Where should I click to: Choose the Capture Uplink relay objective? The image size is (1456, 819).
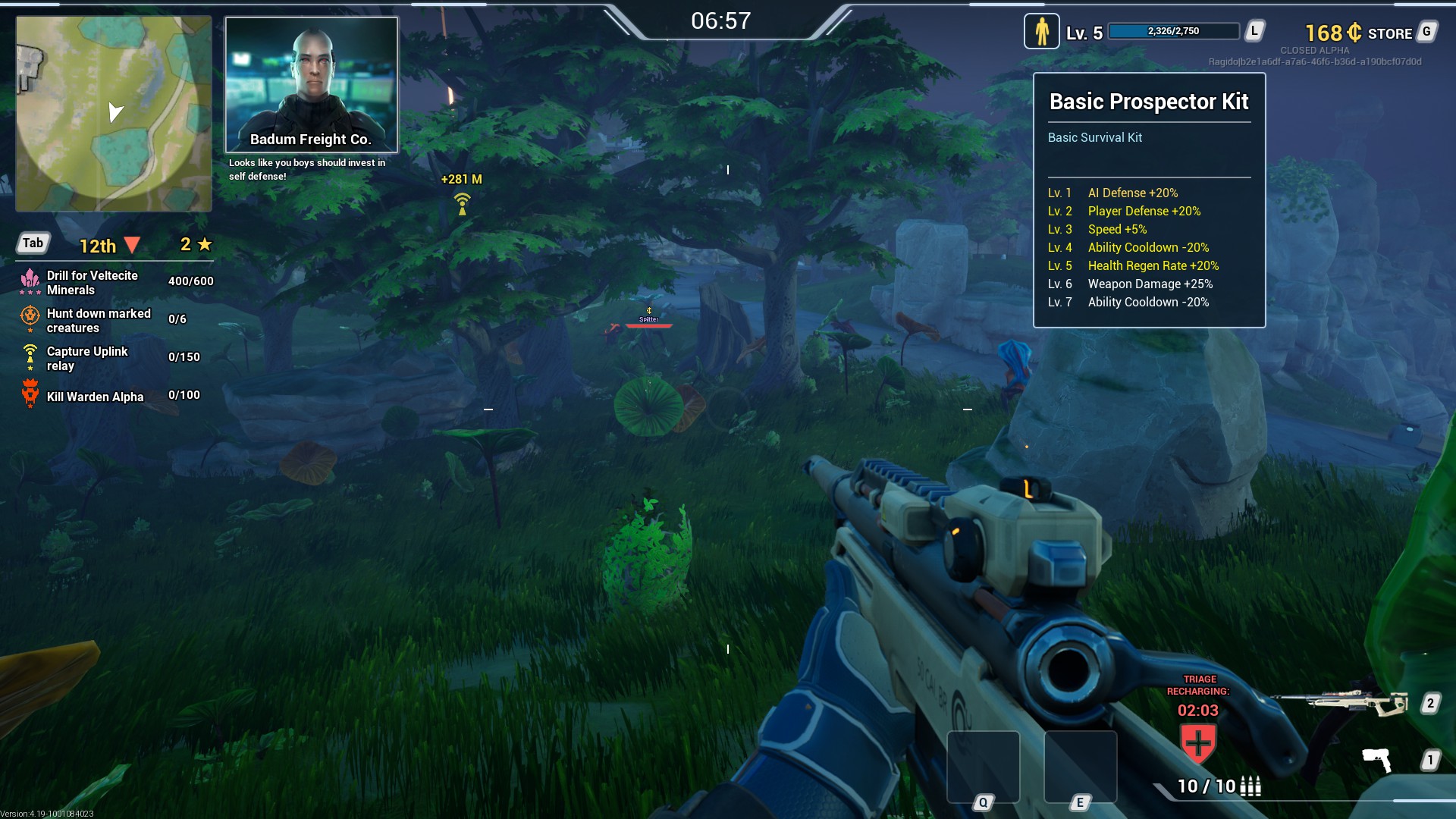point(86,359)
